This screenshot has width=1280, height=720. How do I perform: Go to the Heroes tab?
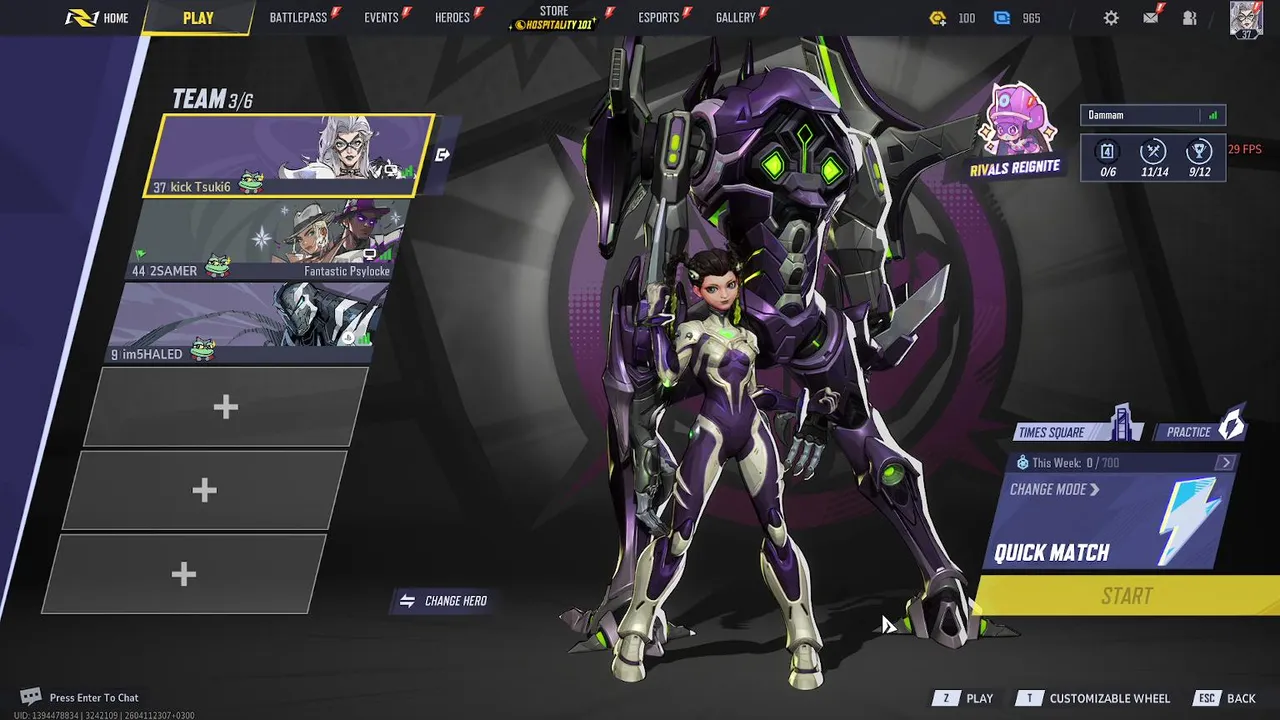[452, 18]
